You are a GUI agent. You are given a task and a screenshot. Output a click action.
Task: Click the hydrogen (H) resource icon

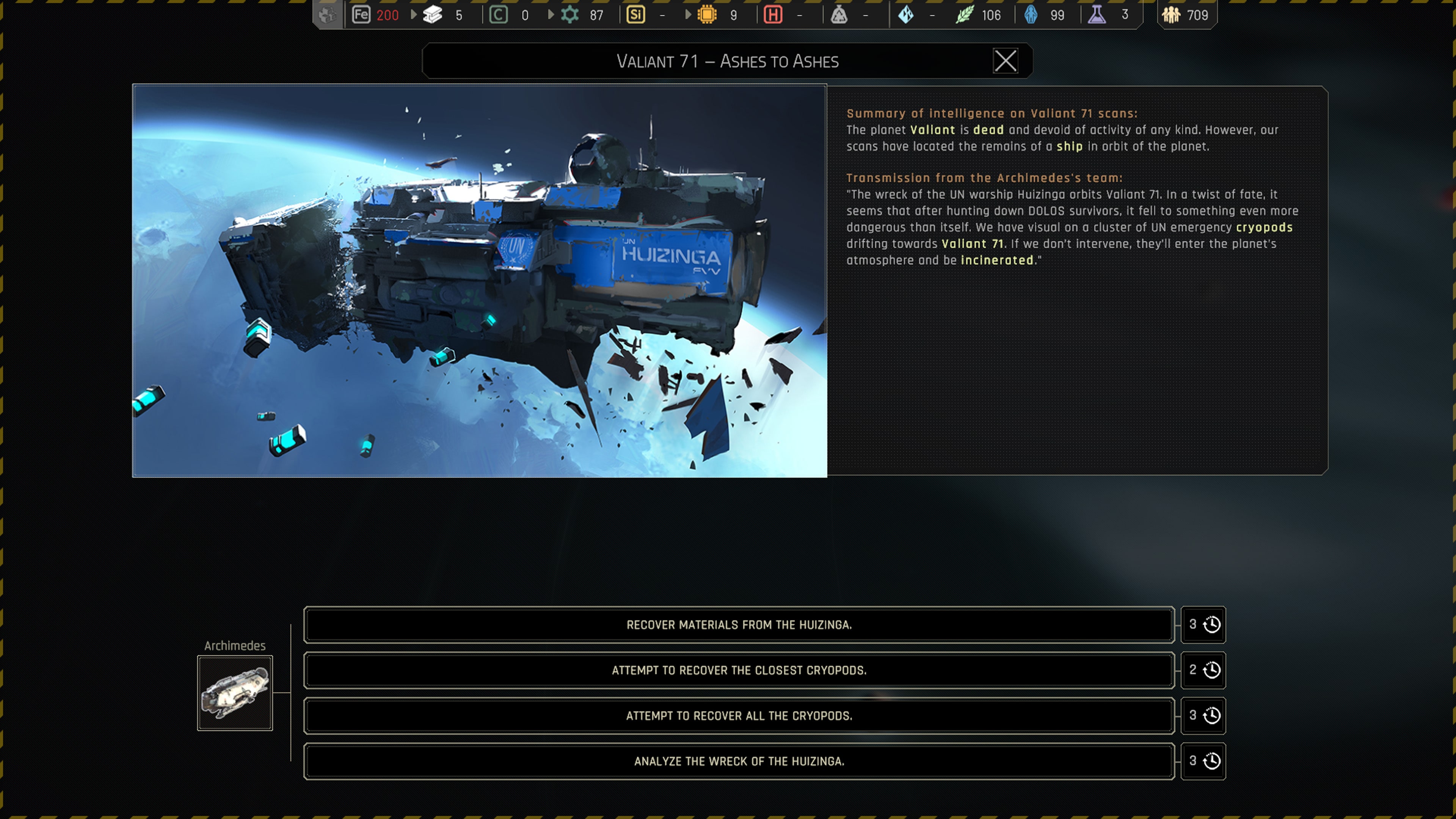click(774, 15)
